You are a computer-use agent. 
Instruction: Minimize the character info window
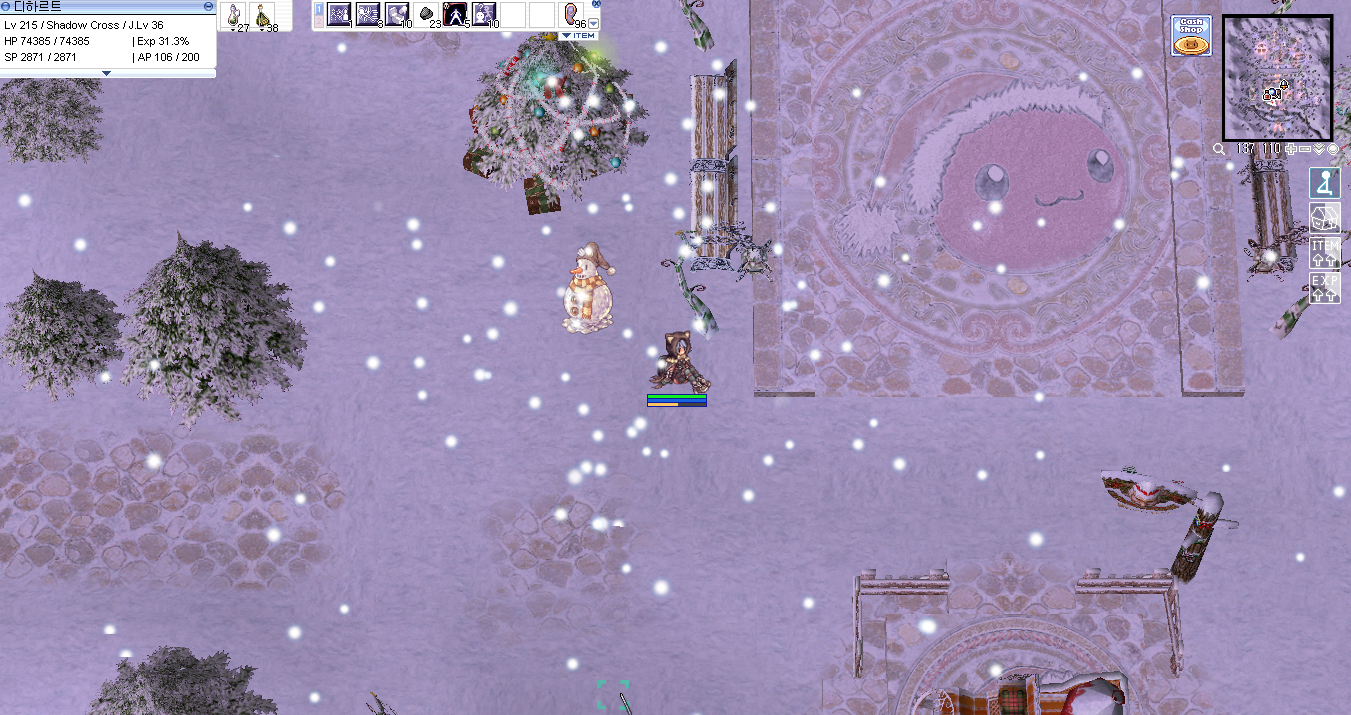[x=208, y=6]
